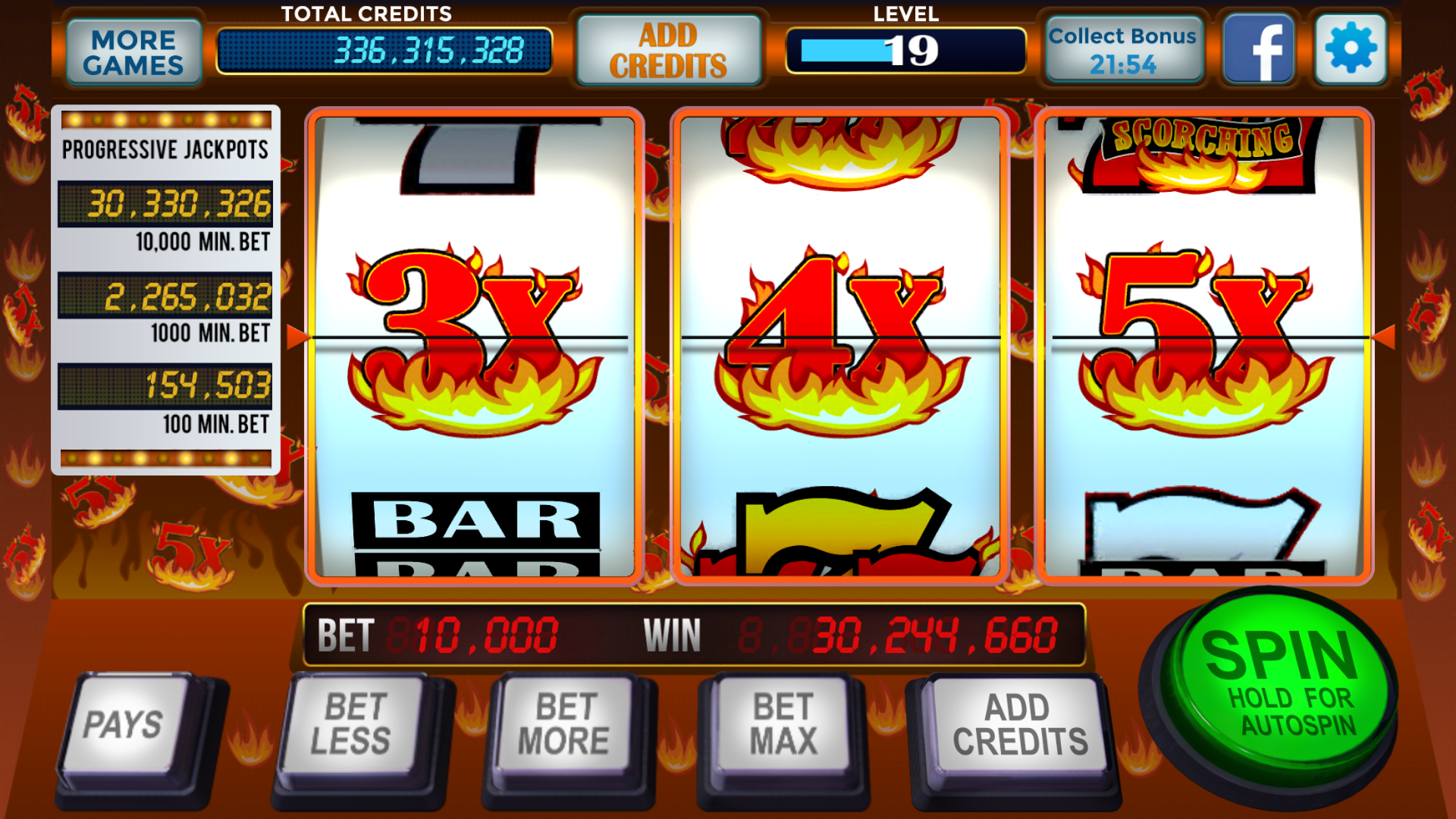The width and height of the screenshot is (1456, 819).
Task: Open MORE GAMES menu
Action: [133, 49]
